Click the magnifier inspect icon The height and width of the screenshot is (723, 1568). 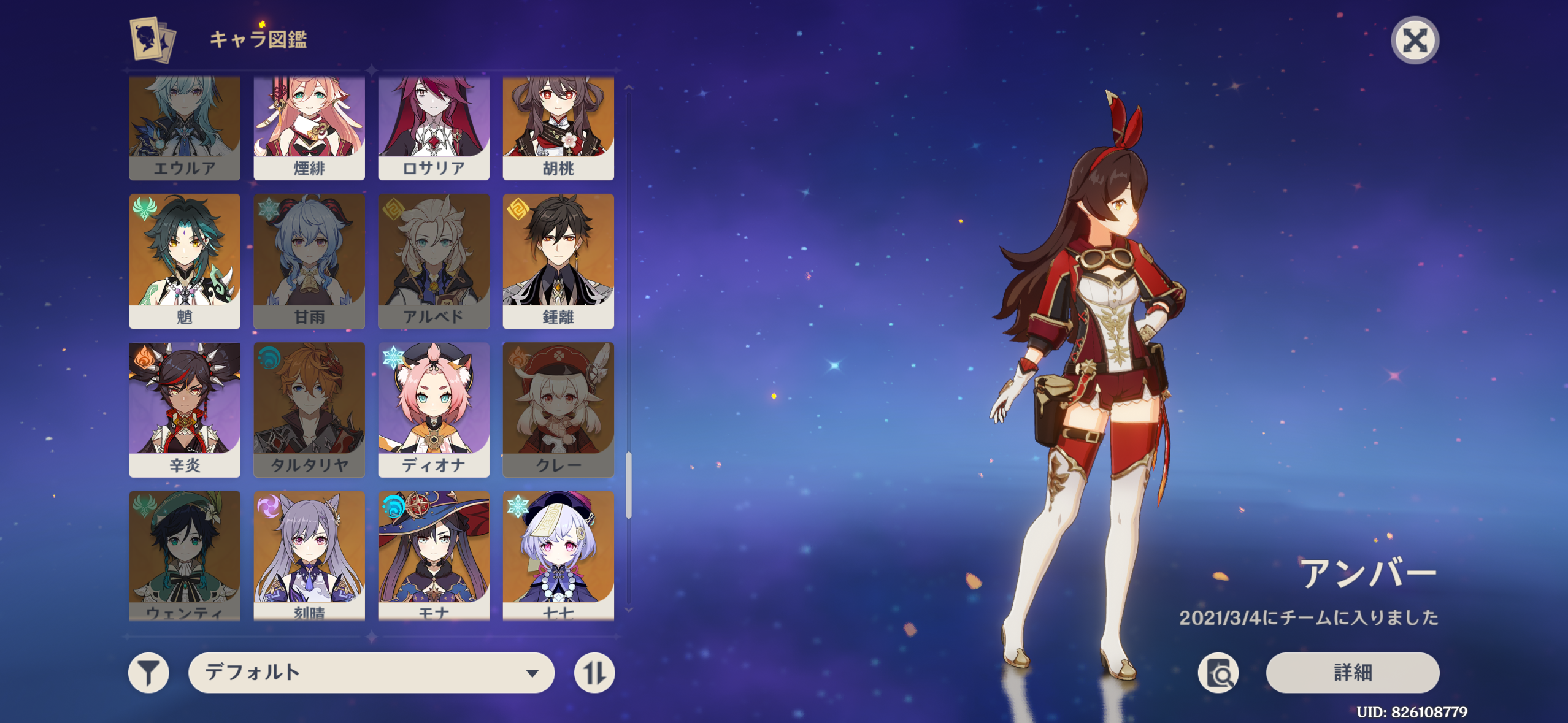1218,673
